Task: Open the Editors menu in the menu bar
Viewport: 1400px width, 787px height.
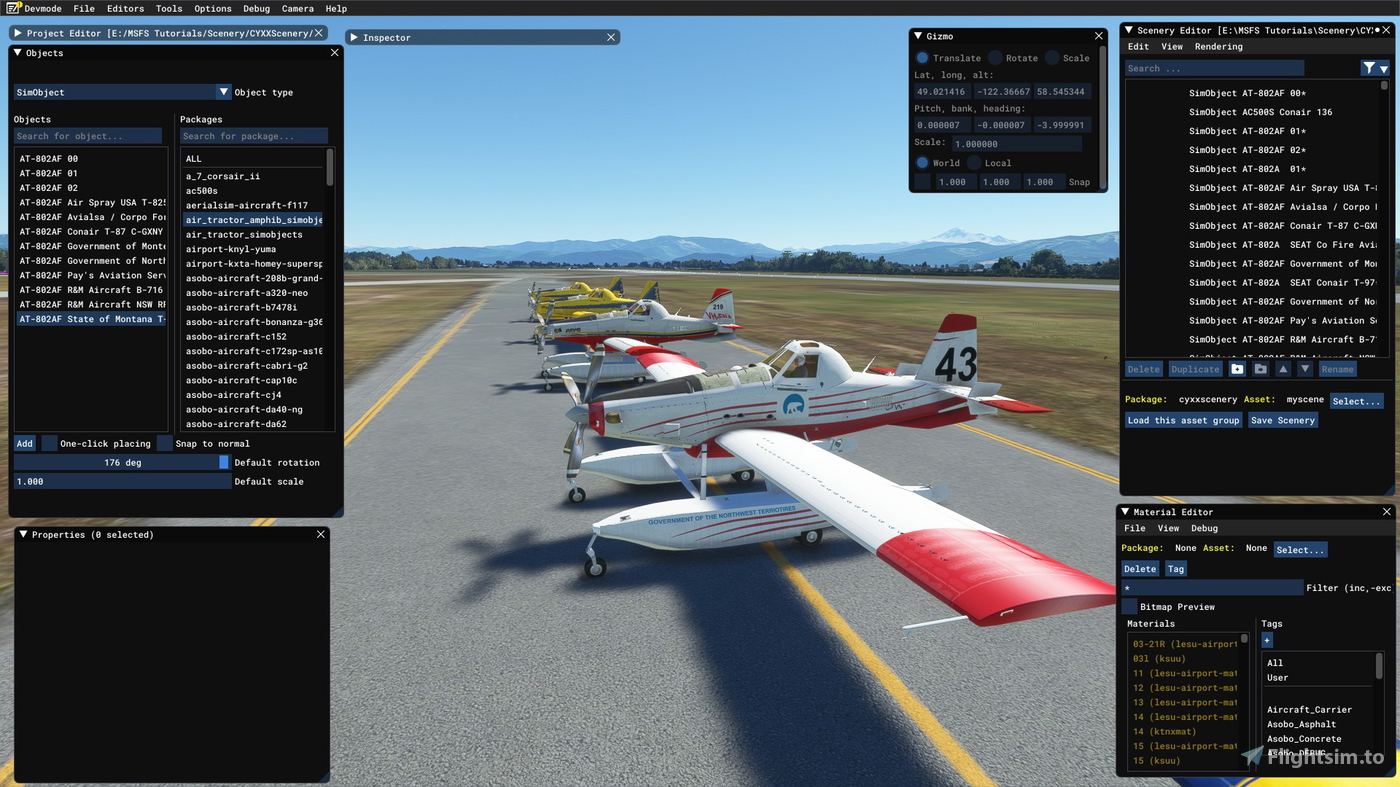Action: point(124,8)
